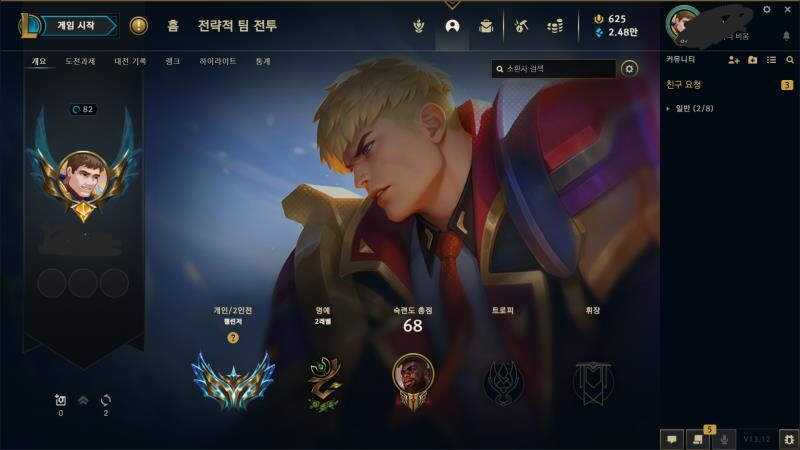This screenshot has width=800, height=450.
Task: Select the 랭크 tab
Action: [x=173, y=61]
